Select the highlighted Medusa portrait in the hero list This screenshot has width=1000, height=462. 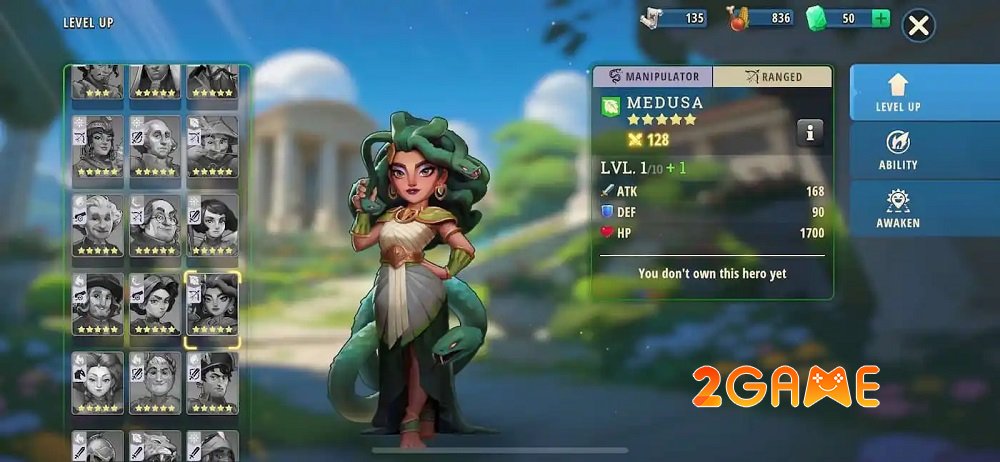[212, 304]
